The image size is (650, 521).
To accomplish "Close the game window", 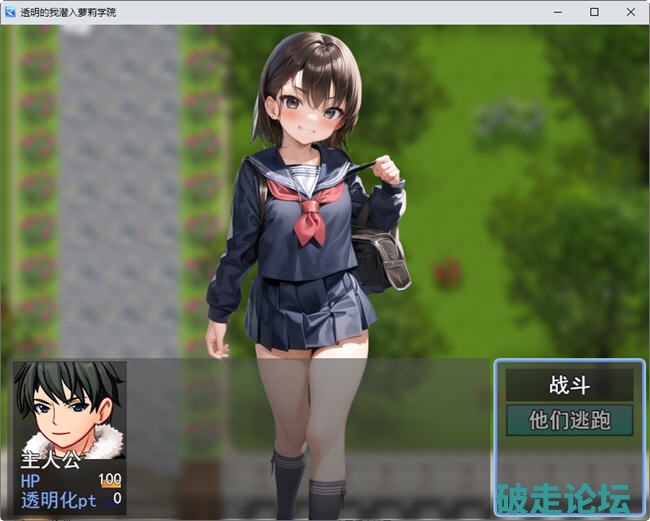I will coord(630,12).
